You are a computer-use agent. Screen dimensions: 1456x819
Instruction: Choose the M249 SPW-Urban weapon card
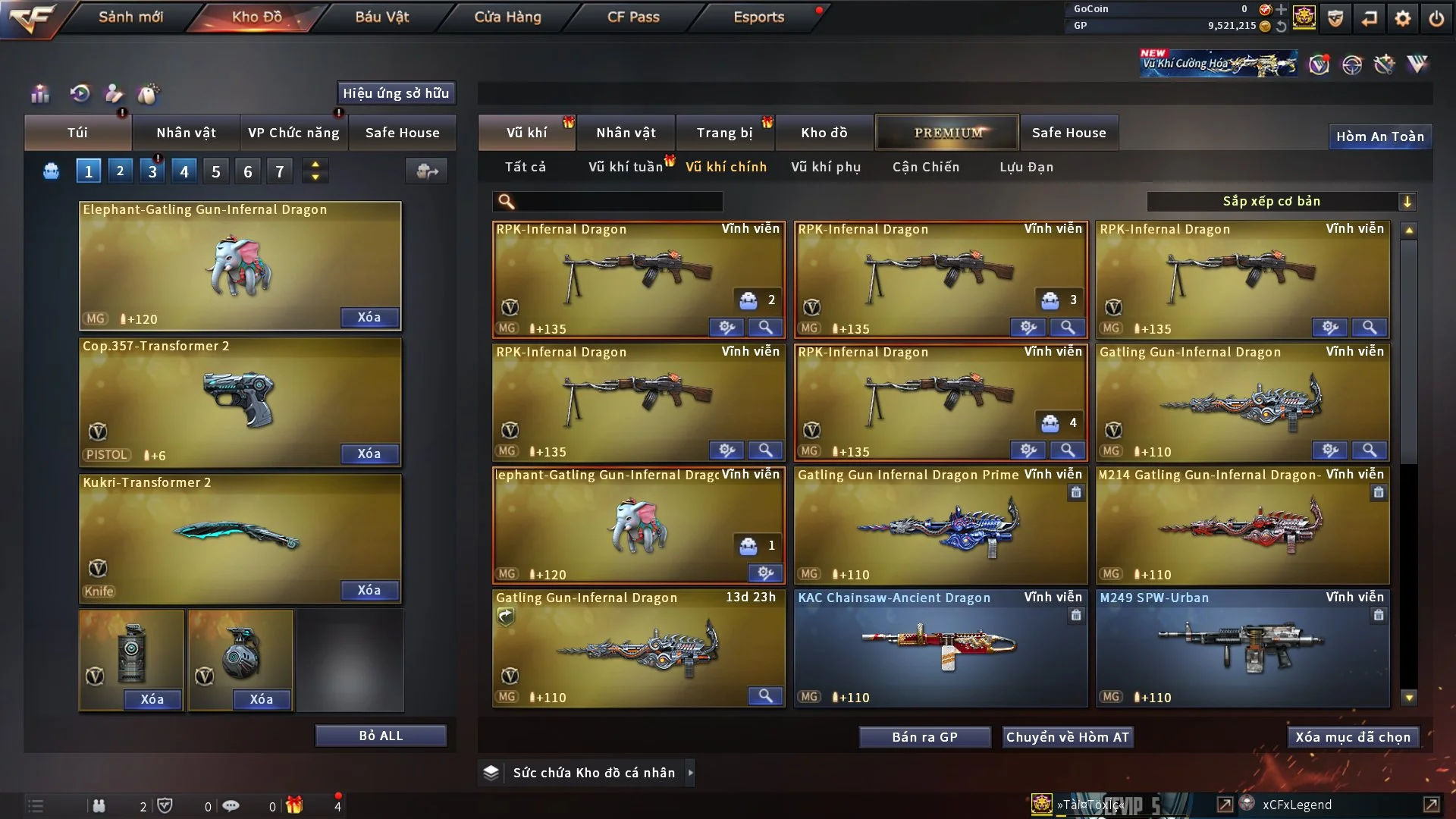pyautogui.click(x=1241, y=648)
